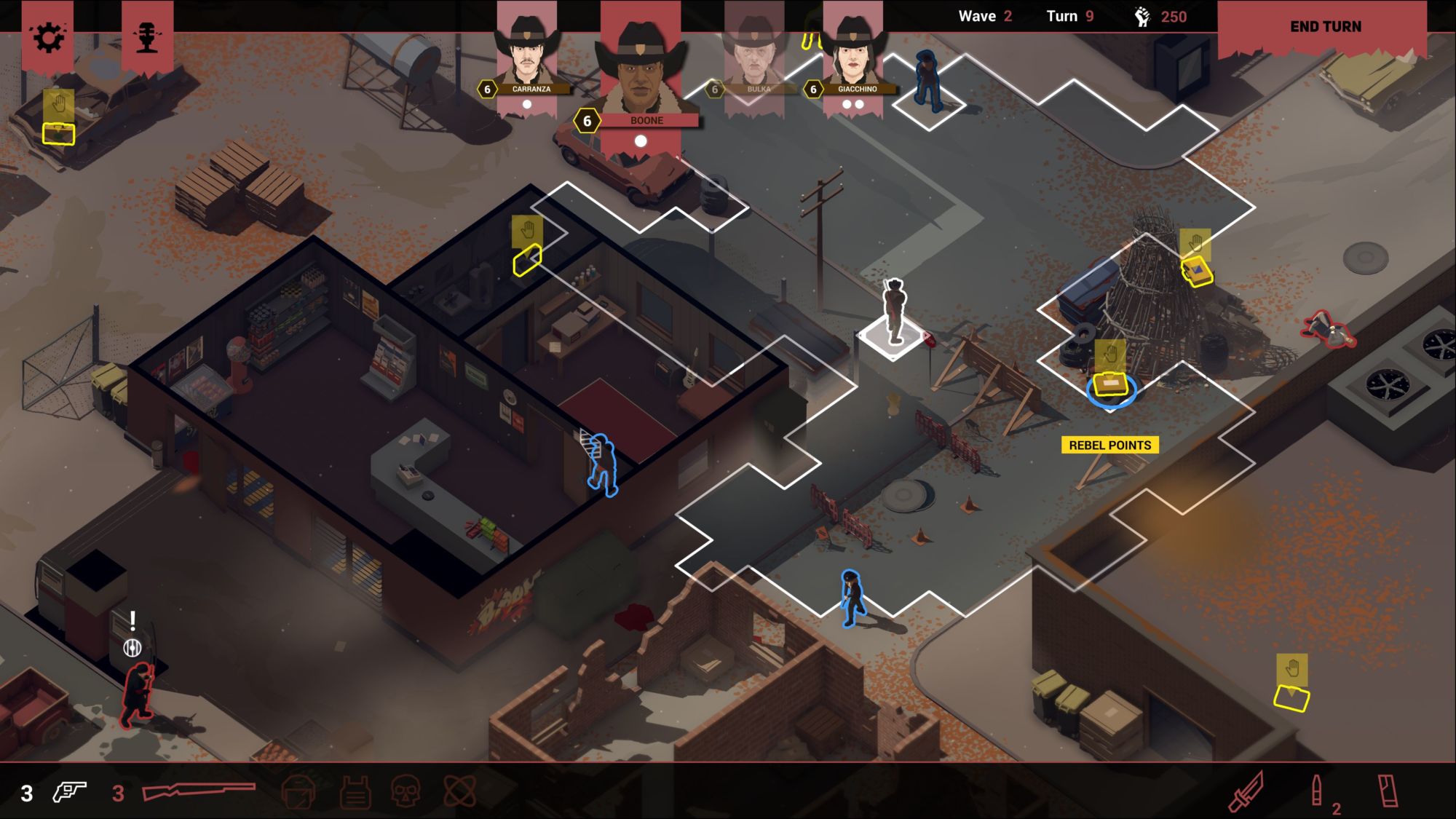1456x819 pixels.
Task: Select Boone's portrait
Action: [x=640, y=73]
